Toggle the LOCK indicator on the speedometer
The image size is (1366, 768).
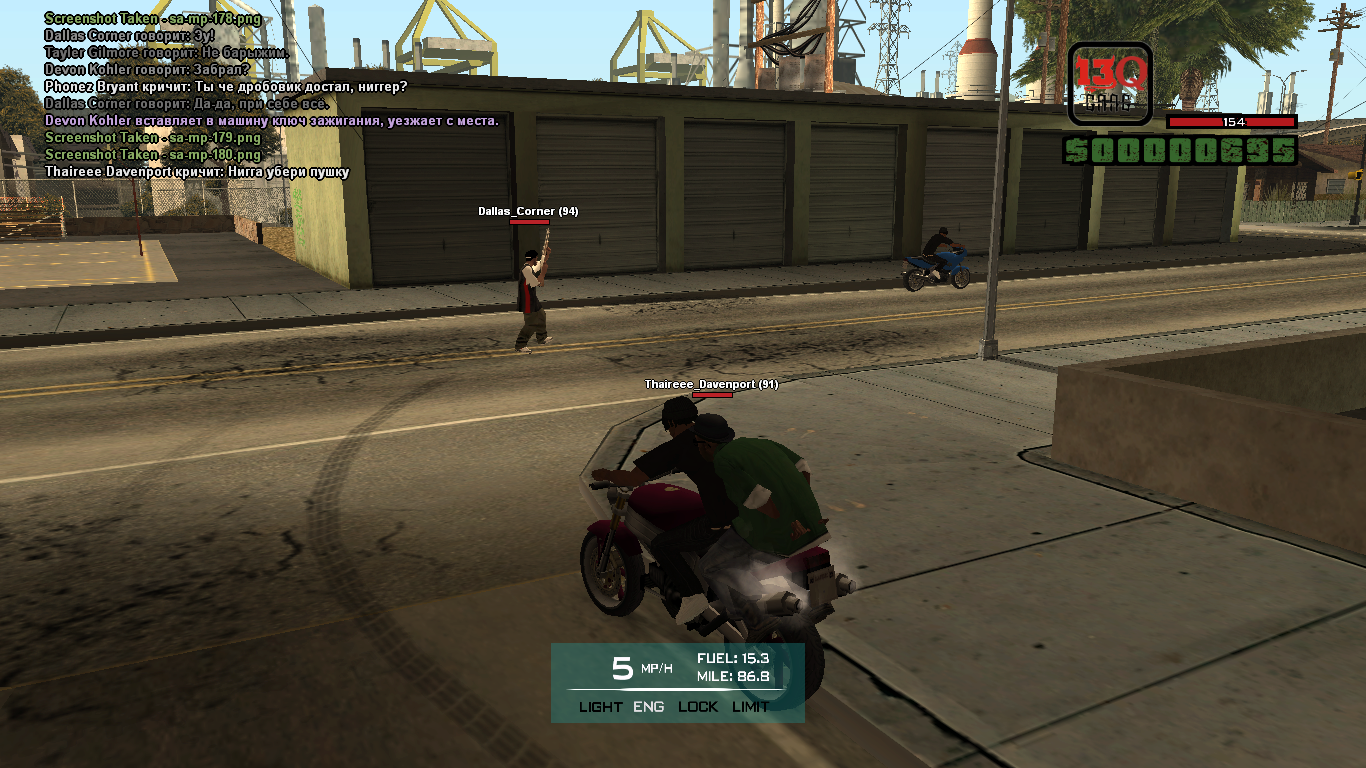(698, 707)
